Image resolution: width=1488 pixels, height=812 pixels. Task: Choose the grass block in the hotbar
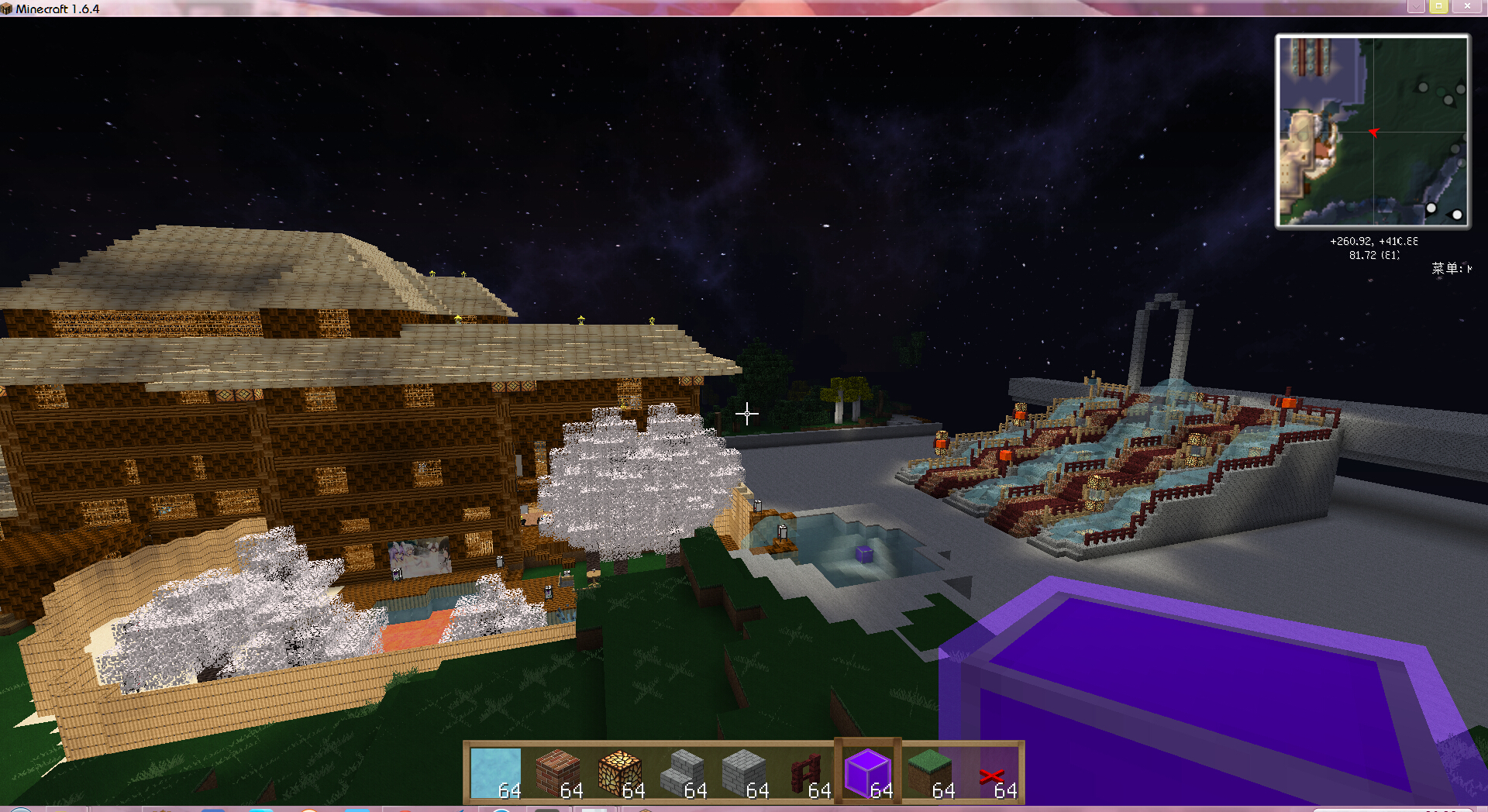930,772
